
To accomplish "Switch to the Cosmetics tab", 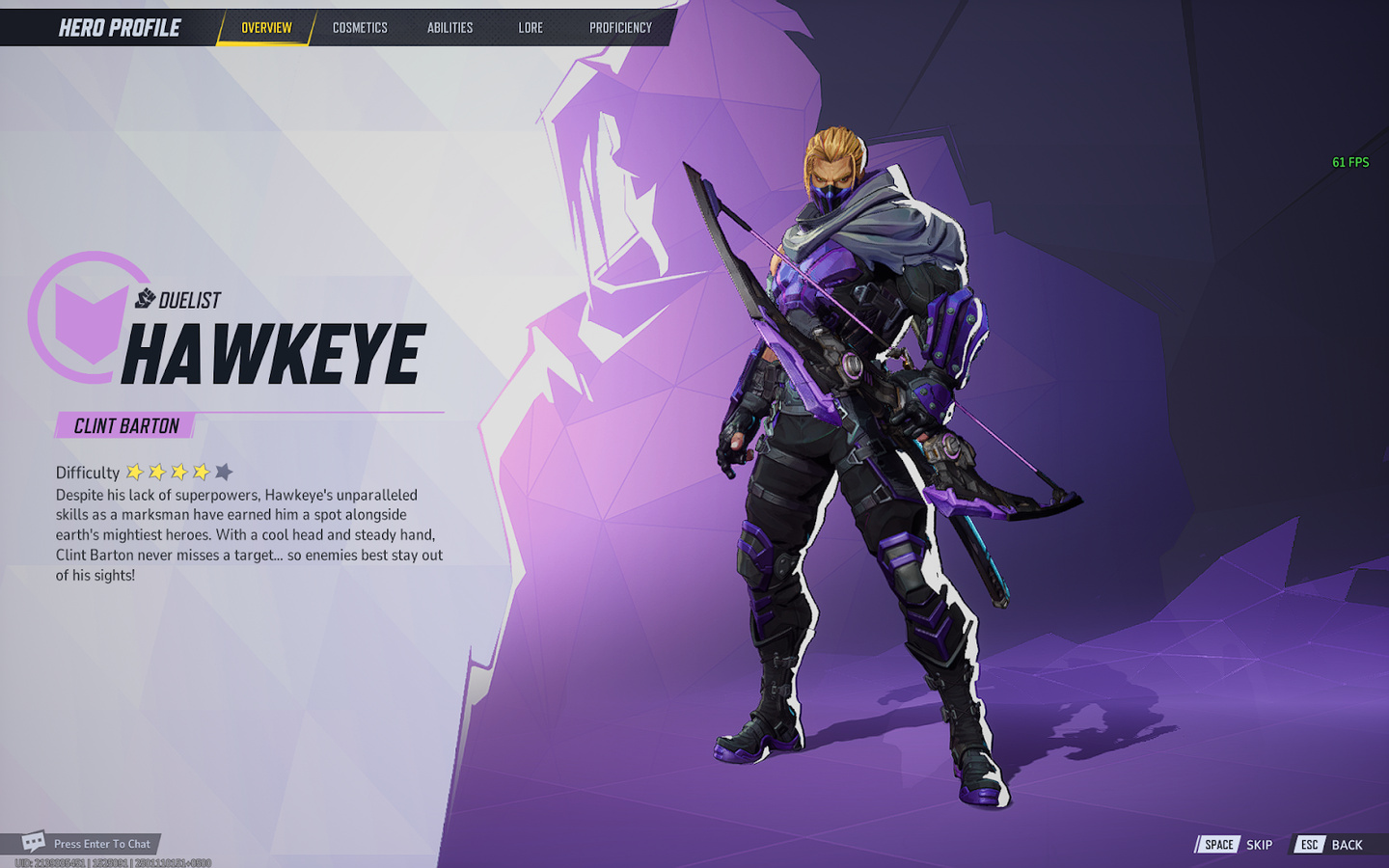I will point(359,27).
